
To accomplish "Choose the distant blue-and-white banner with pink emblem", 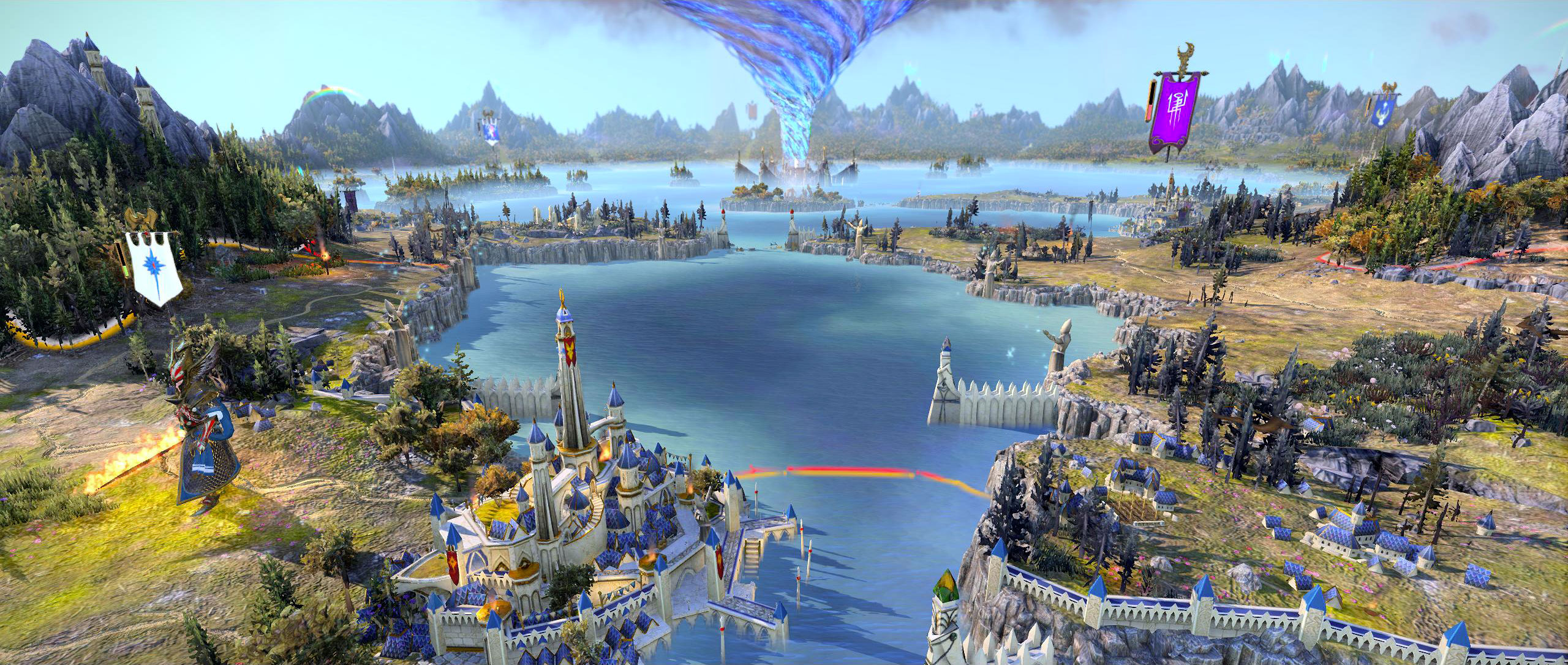I will [x=491, y=132].
